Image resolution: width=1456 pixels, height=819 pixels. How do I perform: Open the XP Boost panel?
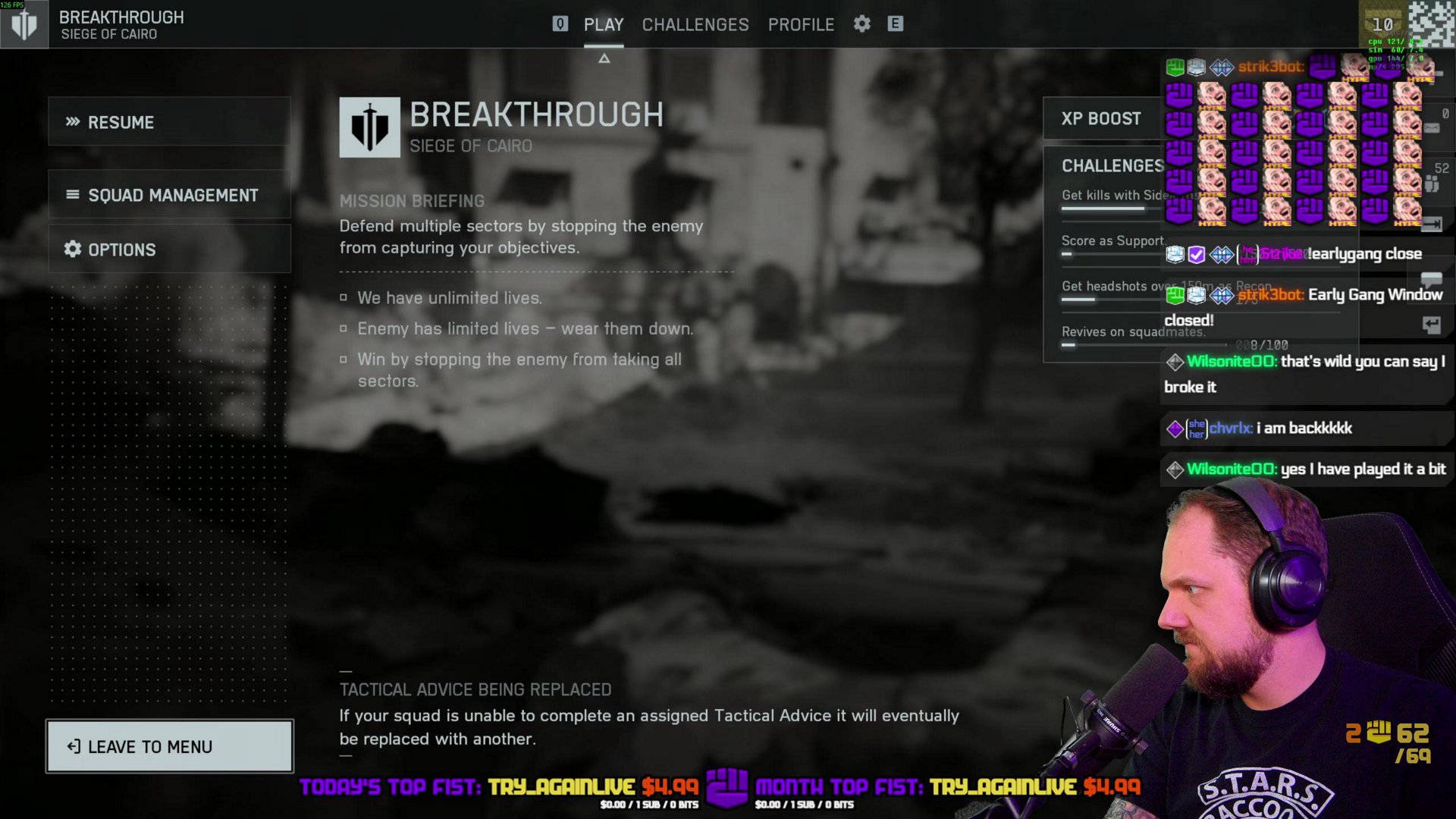pos(1101,119)
